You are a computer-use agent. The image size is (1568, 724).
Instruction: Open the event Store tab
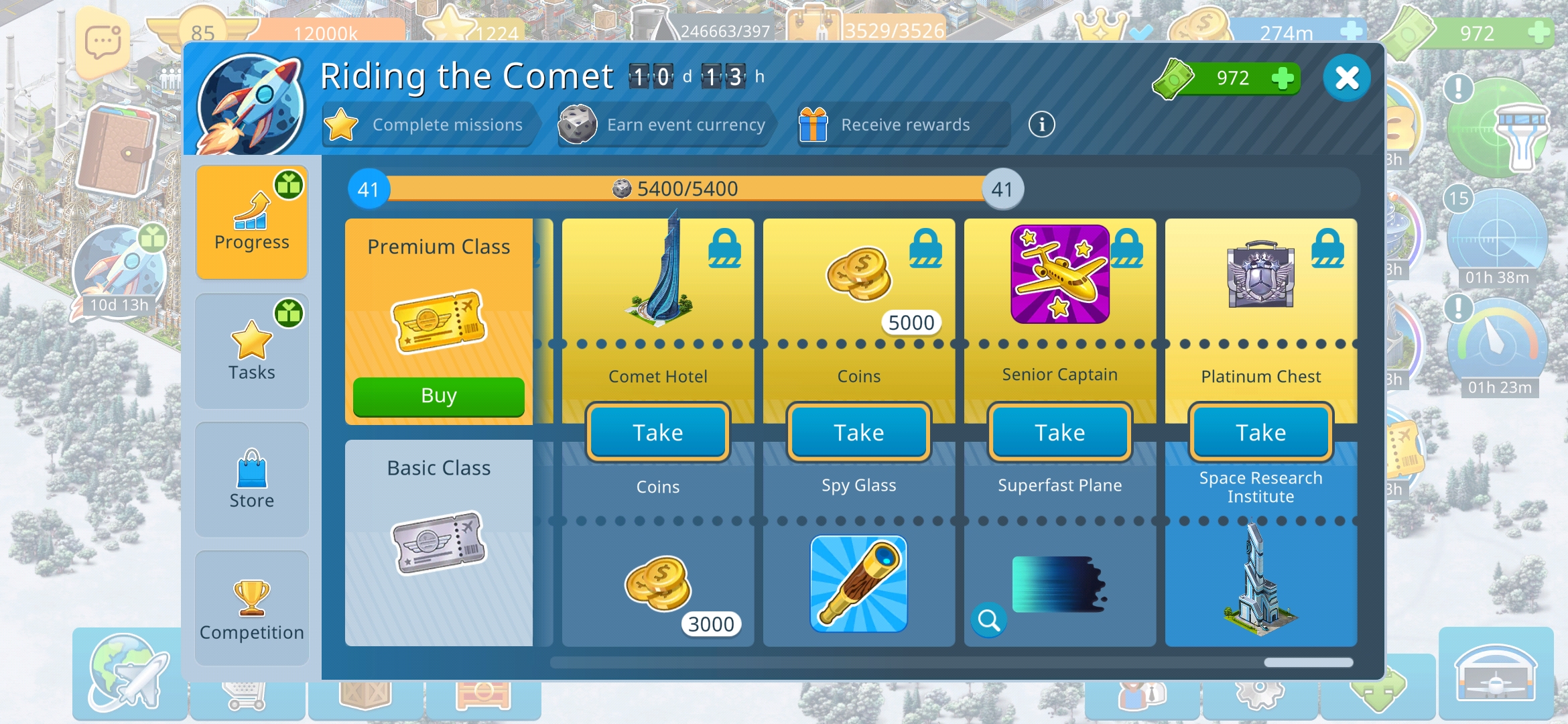point(252,479)
